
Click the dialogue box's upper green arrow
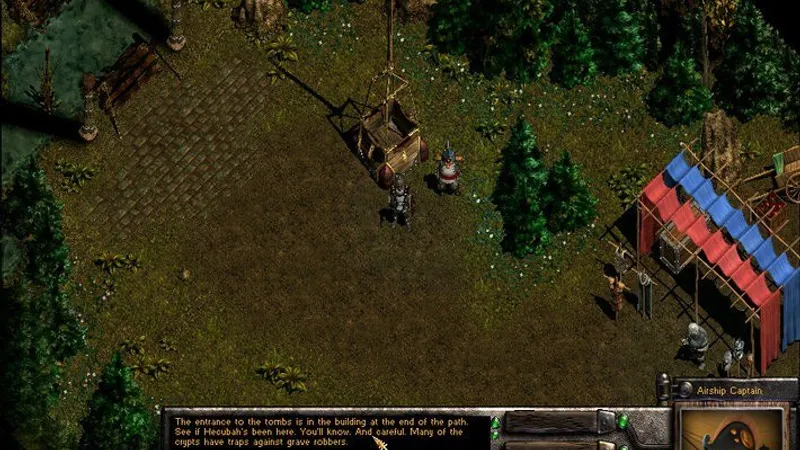(x=494, y=421)
